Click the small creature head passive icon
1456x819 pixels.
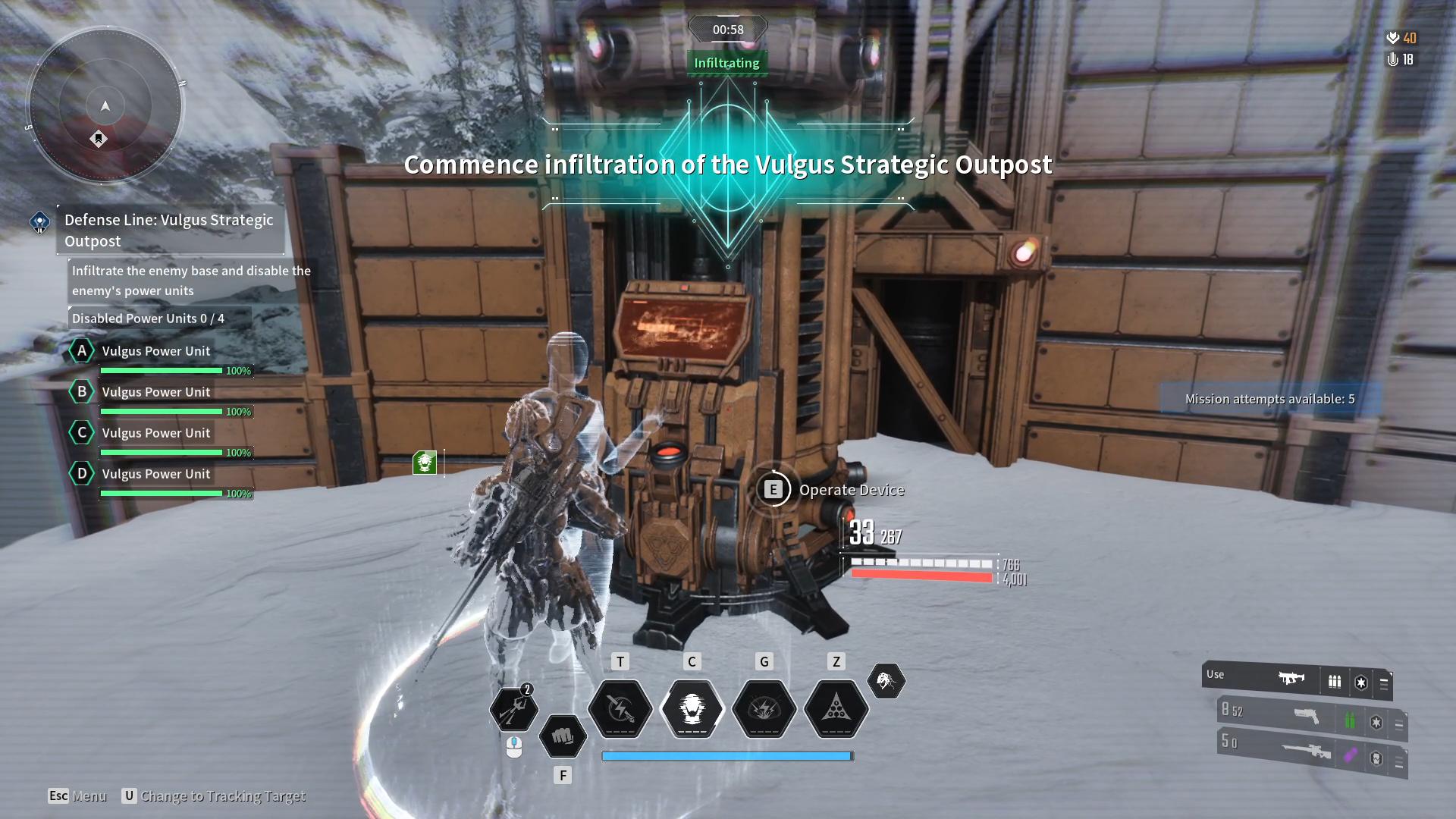pyautogui.click(x=886, y=681)
